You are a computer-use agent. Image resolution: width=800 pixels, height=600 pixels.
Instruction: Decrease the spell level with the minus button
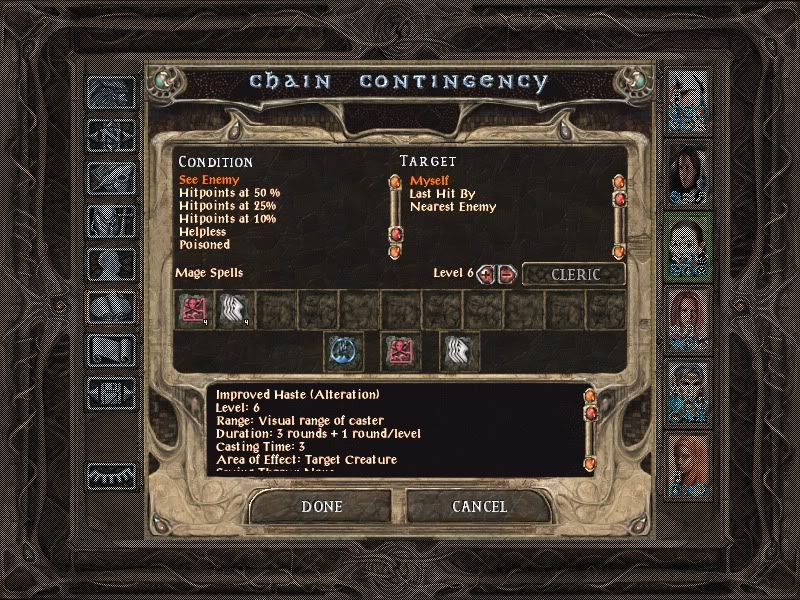pyautogui.click(x=507, y=274)
